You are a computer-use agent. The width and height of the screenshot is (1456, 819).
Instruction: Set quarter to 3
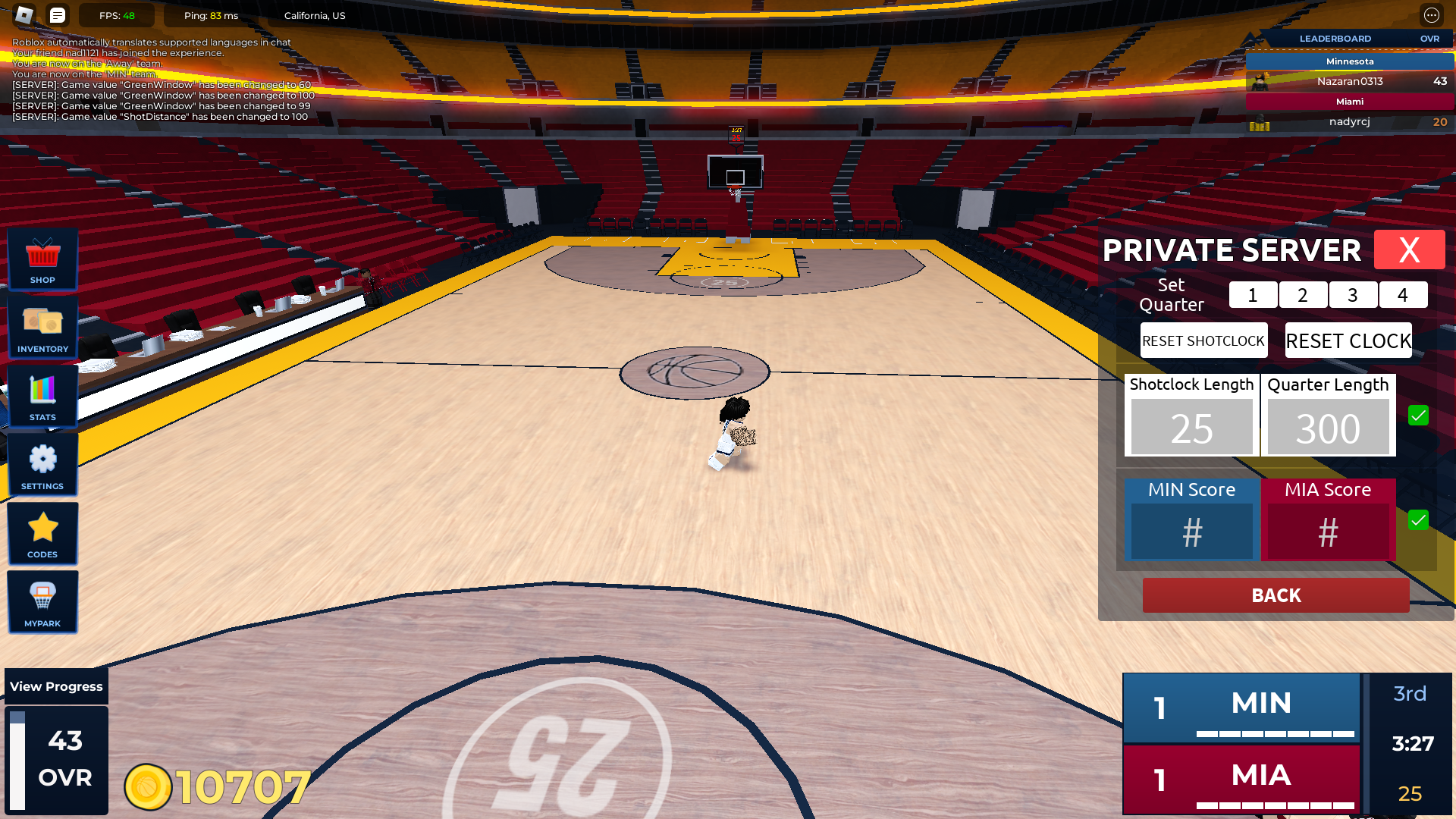pos(1353,295)
